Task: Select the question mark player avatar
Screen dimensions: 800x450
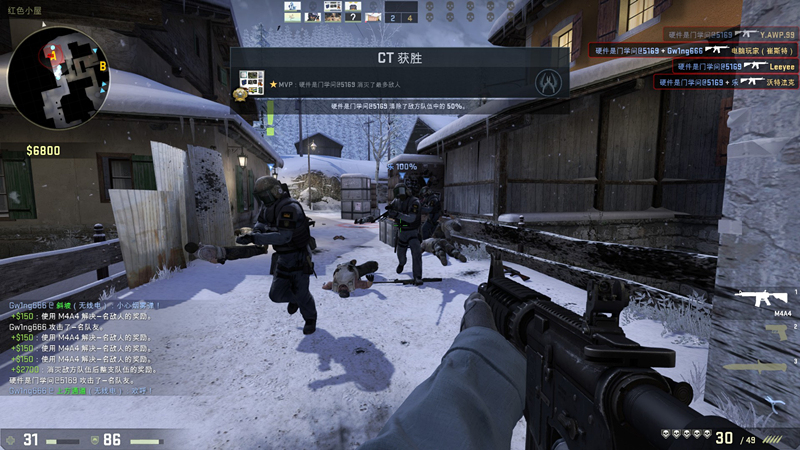Action: [x=352, y=16]
